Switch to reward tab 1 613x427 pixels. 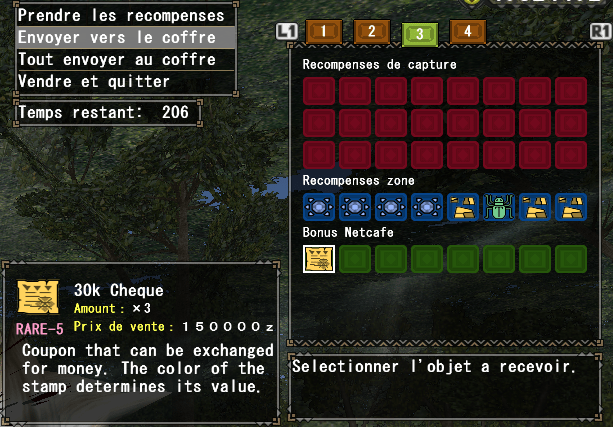pos(323,32)
